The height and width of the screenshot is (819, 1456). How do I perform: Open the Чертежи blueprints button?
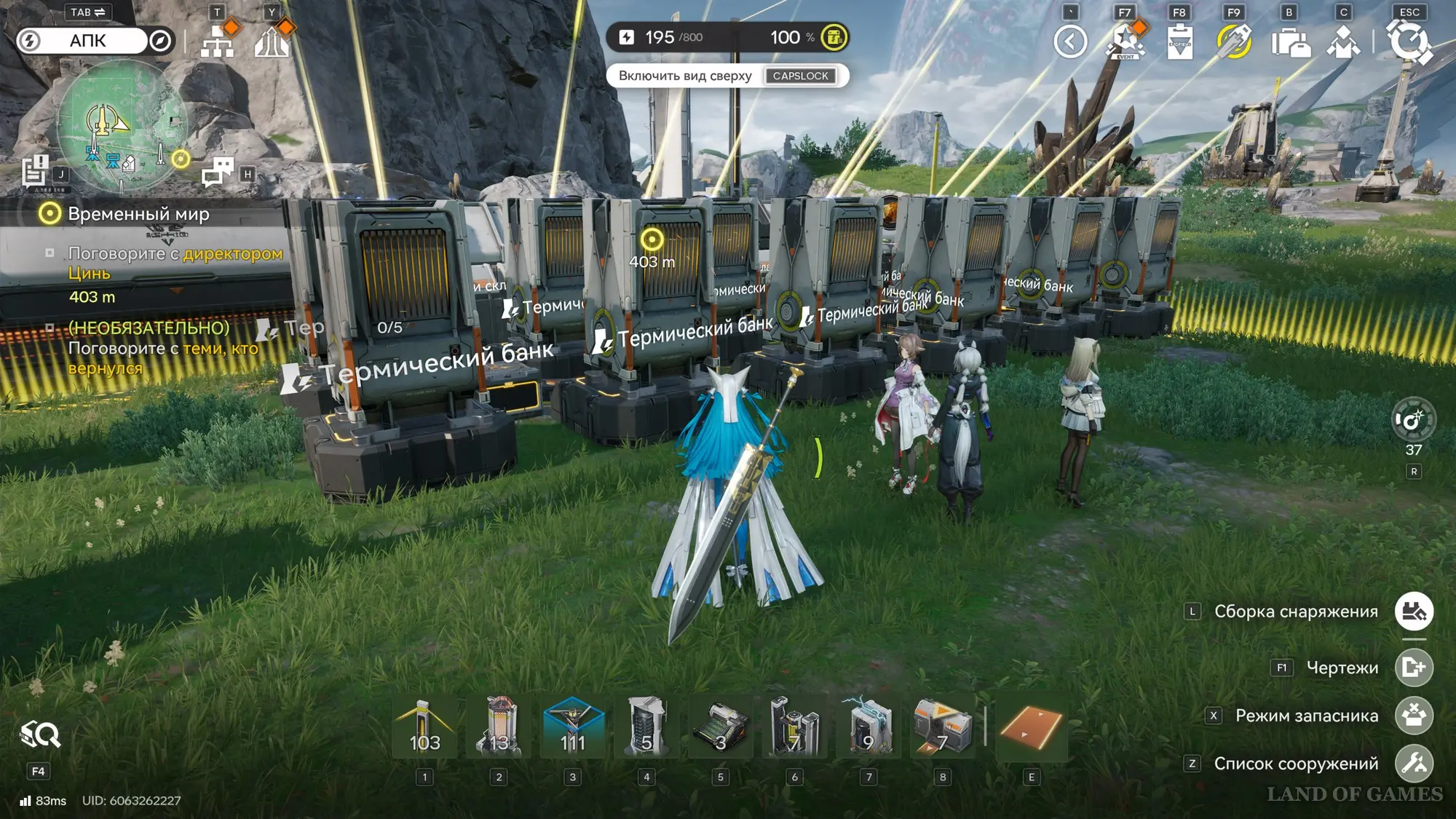point(1414,668)
